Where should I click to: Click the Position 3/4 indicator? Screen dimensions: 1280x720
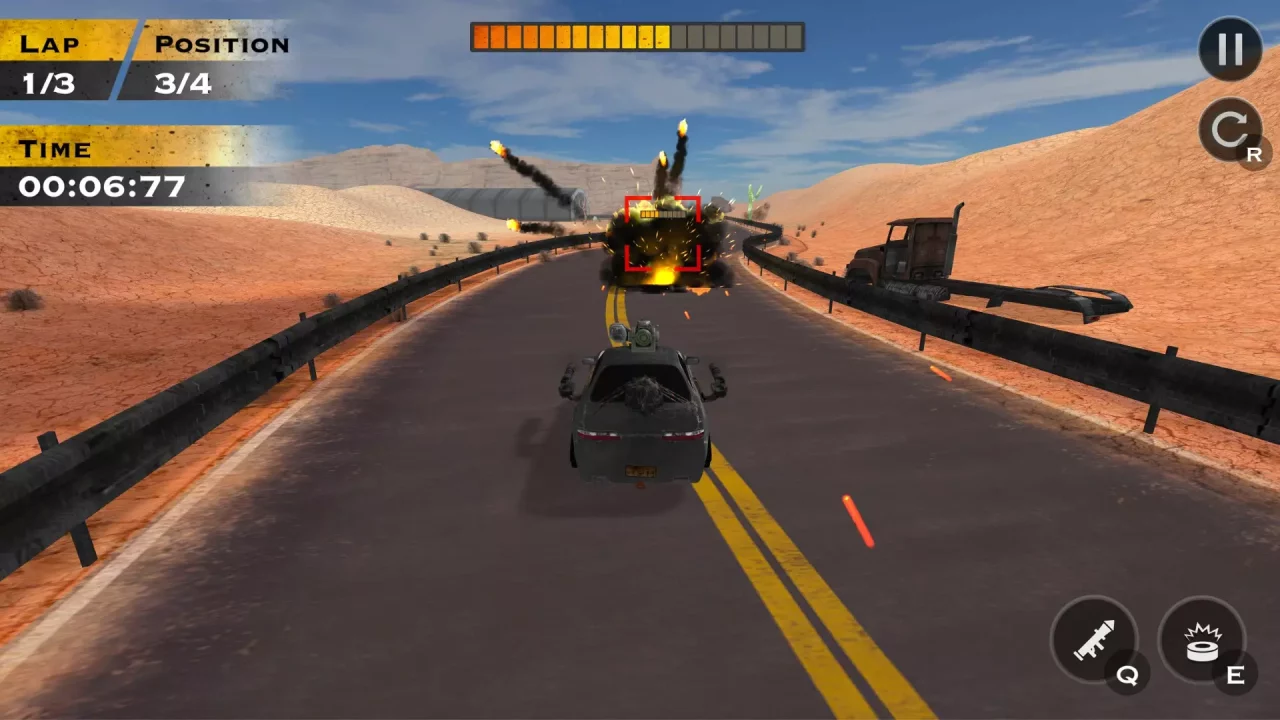pyautogui.click(x=185, y=84)
